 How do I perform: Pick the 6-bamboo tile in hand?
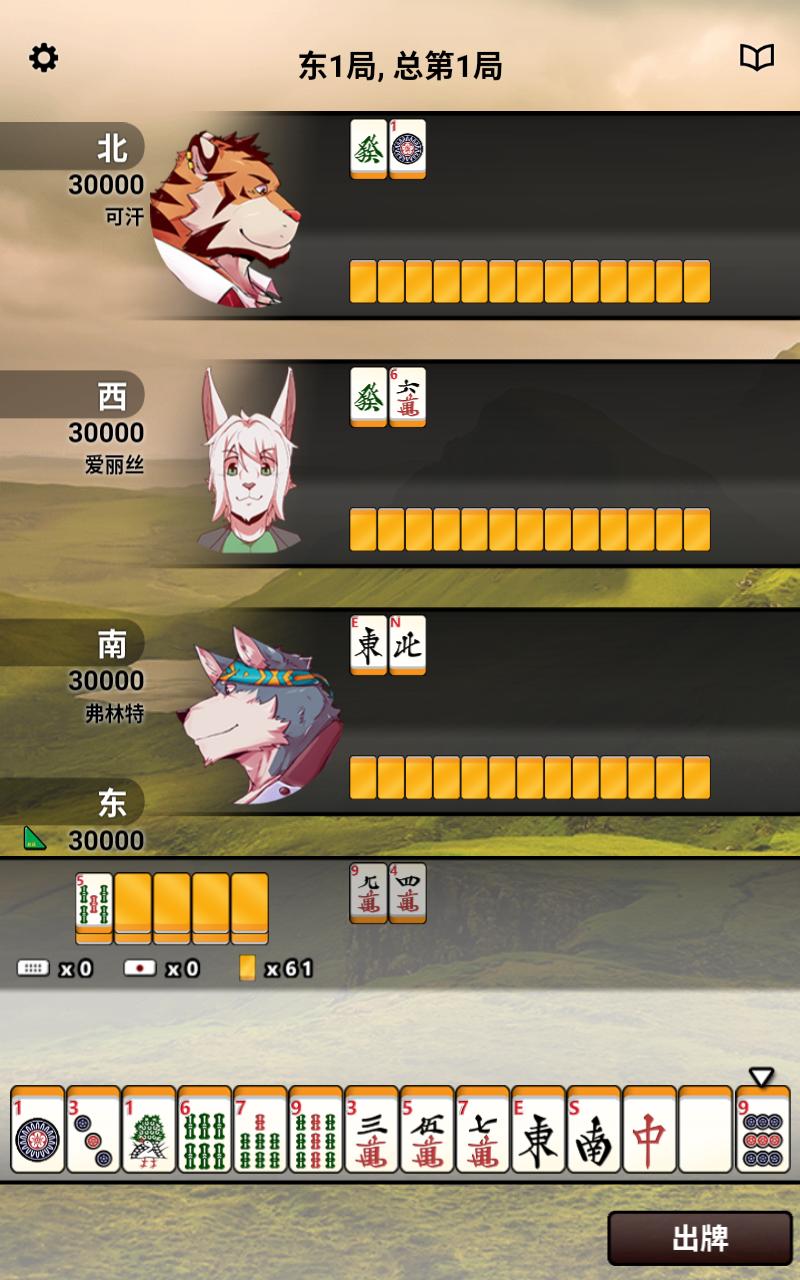point(205,1130)
